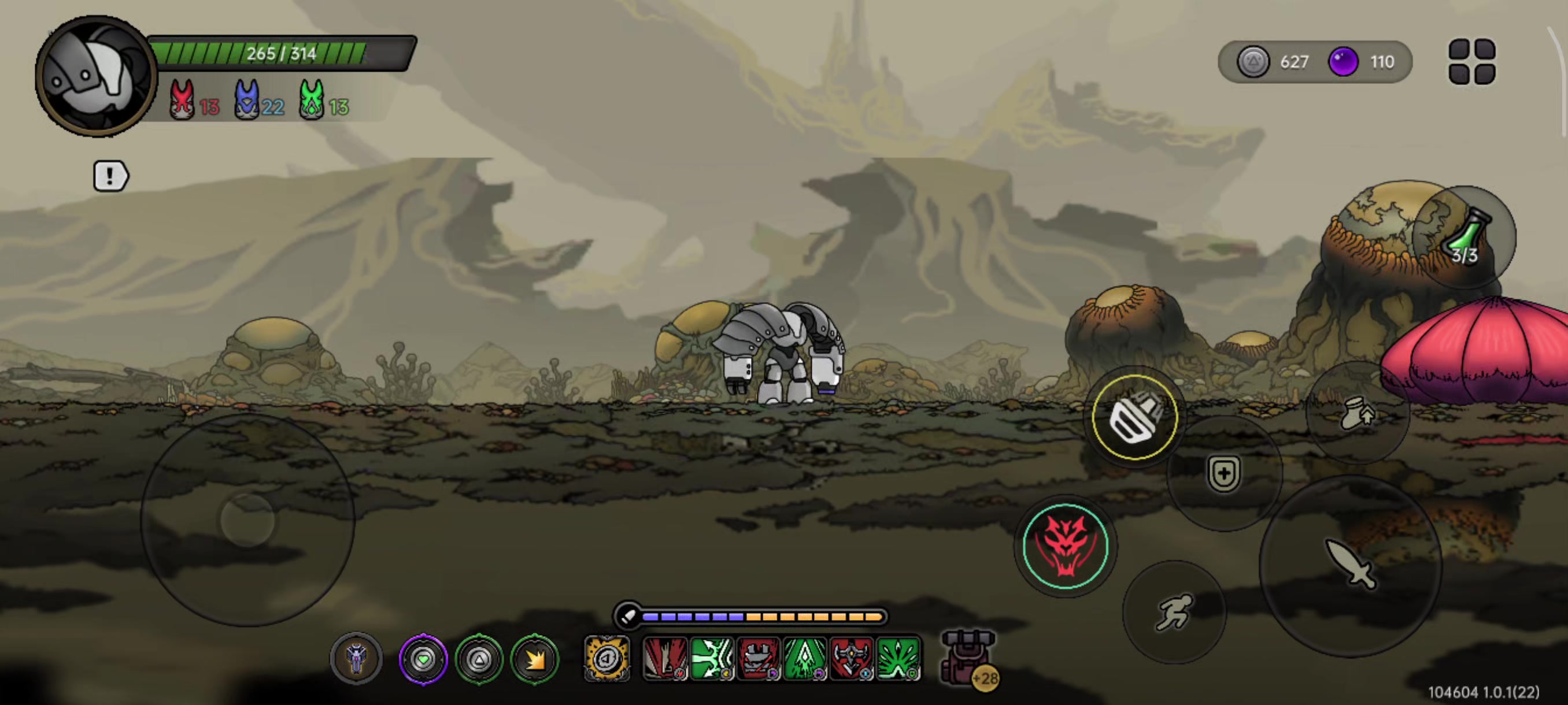
Task: Select the green heart relic slot
Action: click(x=423, y=659)
